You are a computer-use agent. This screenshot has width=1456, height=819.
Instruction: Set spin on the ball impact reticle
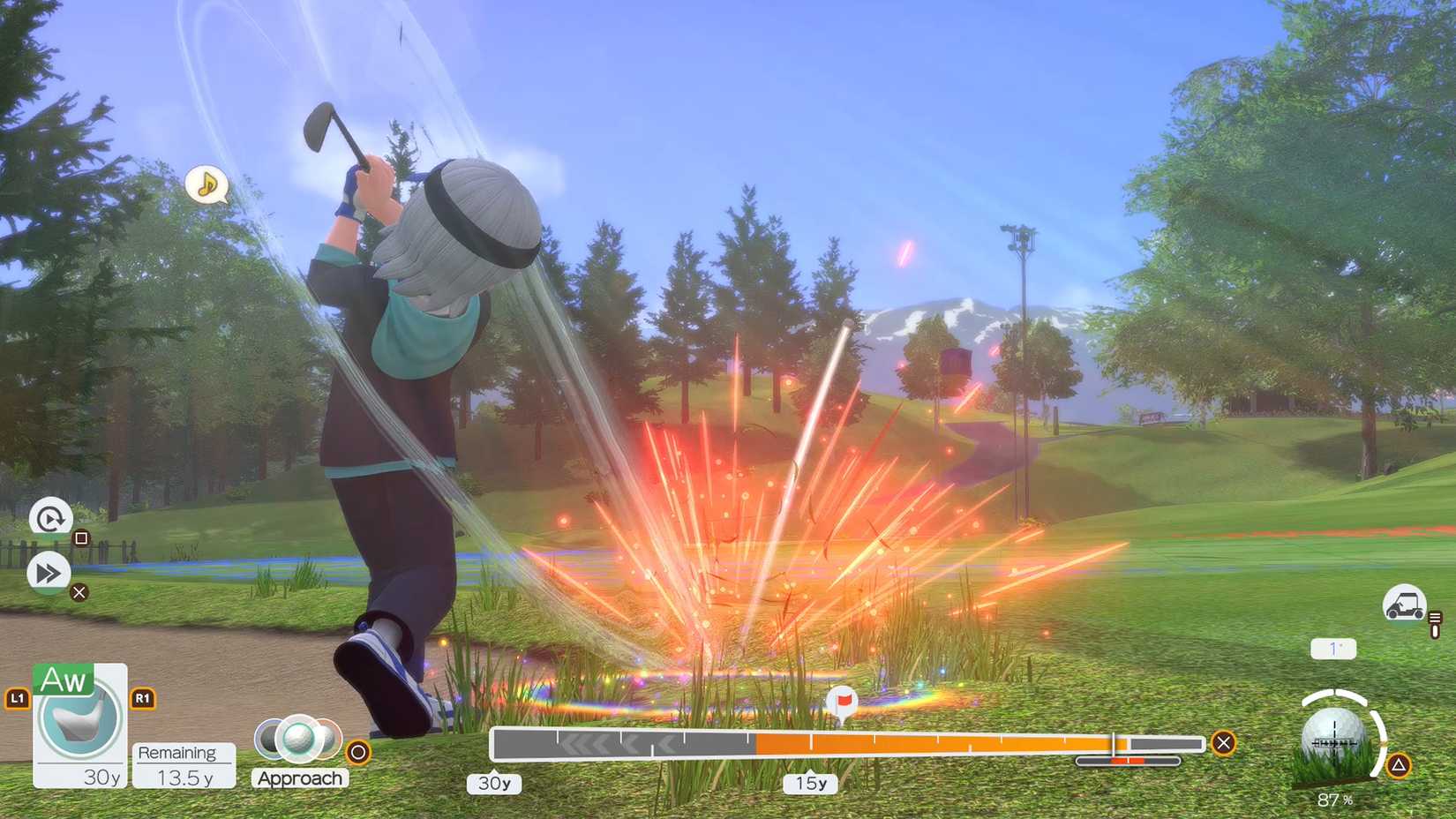(1335, 734)
